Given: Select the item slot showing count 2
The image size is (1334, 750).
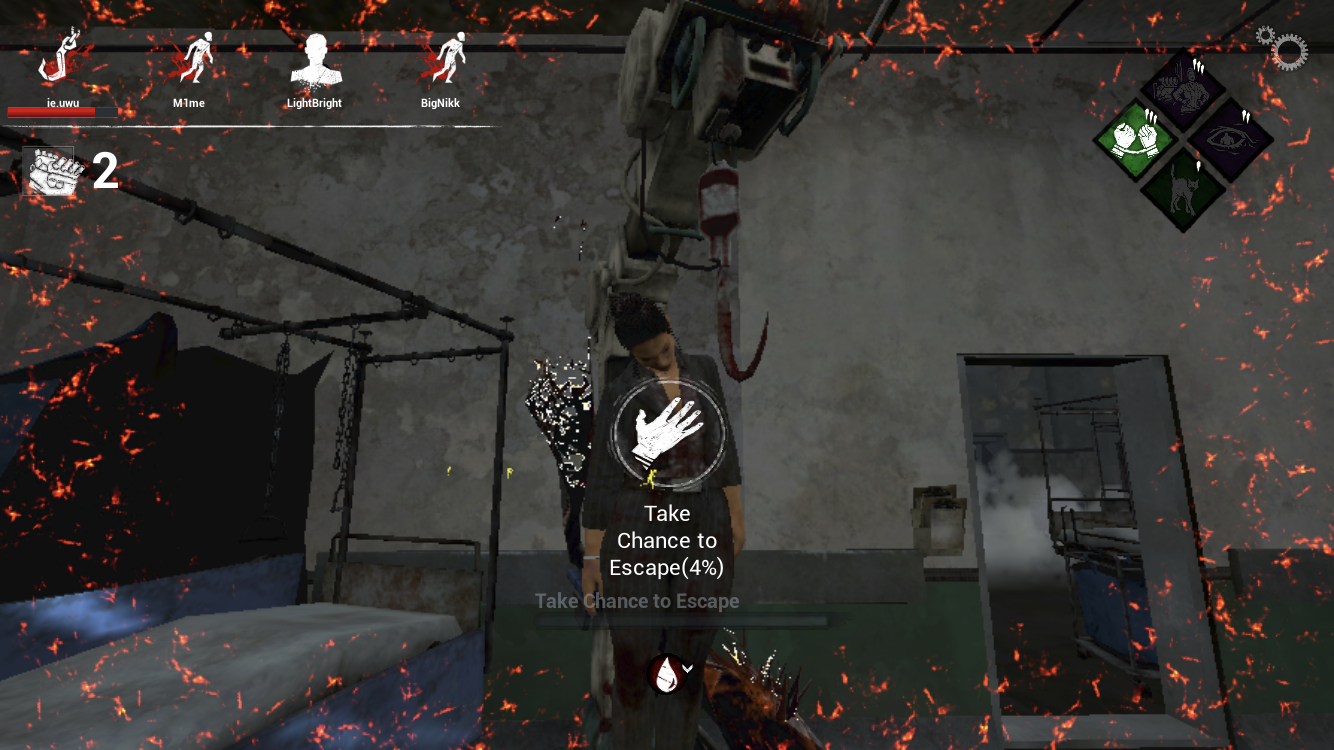Looking at the screenshot, I should pos(50,169).
